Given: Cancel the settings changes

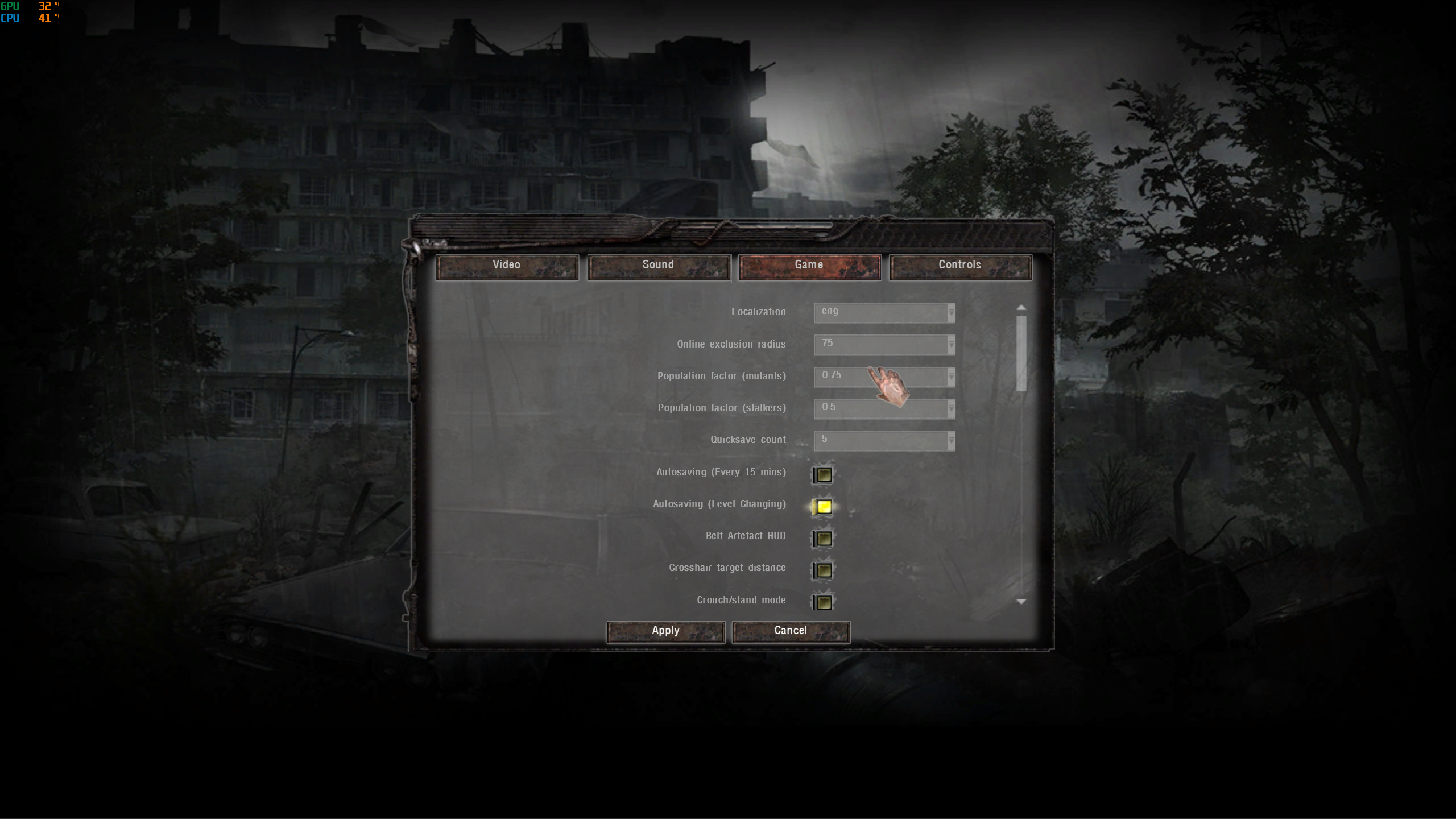Looking at the screenshot, I should [791, 631].
